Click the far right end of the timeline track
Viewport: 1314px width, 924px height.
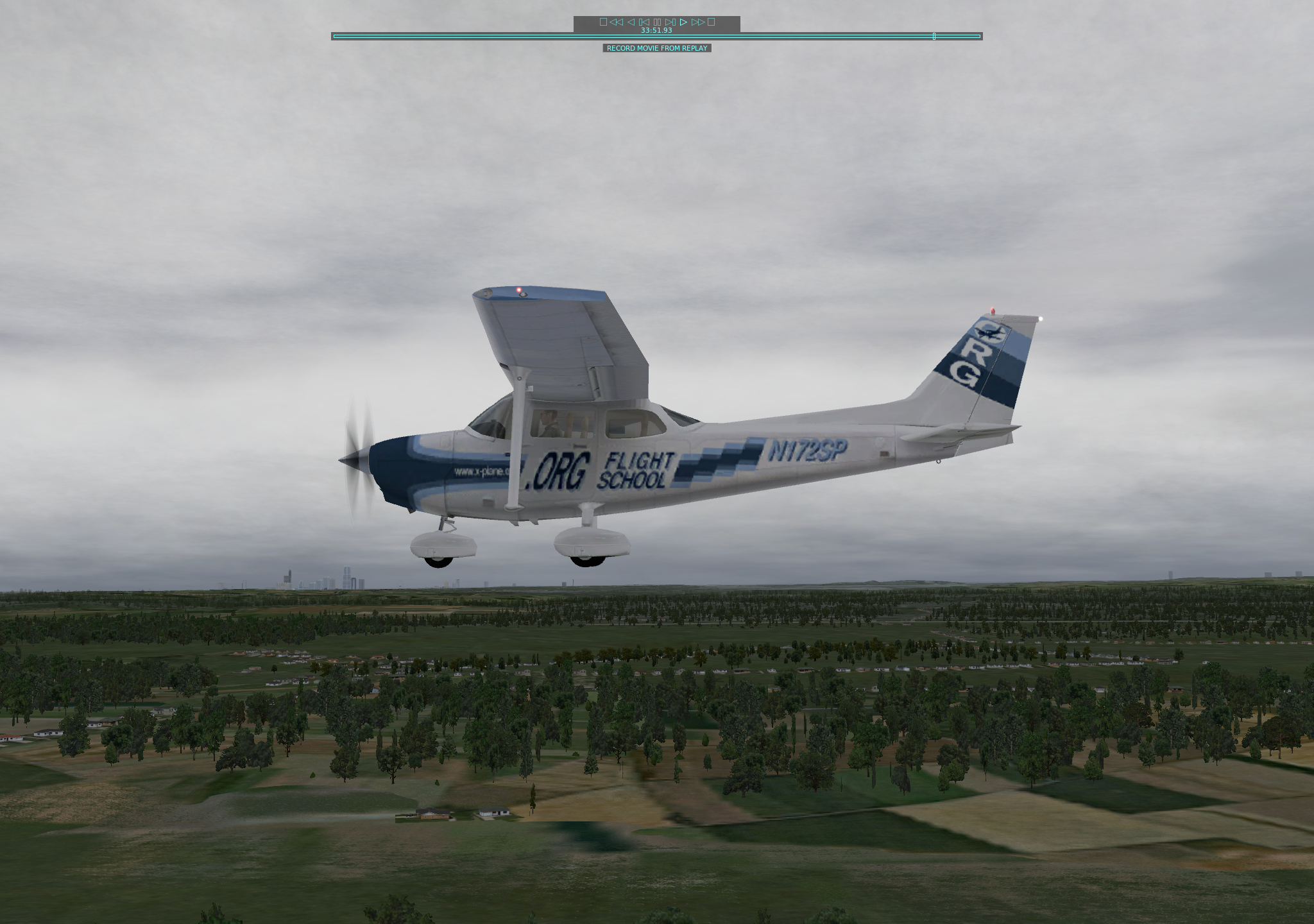pos(978,37)
